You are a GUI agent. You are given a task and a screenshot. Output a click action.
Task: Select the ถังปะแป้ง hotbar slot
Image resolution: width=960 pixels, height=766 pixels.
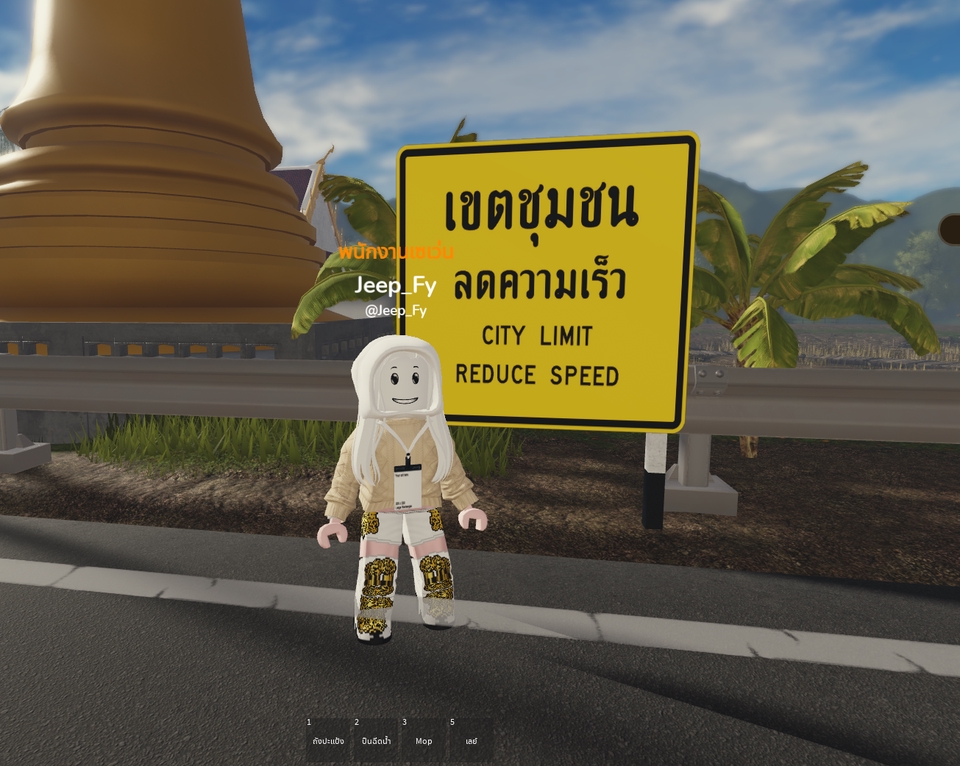pos(328,739)
